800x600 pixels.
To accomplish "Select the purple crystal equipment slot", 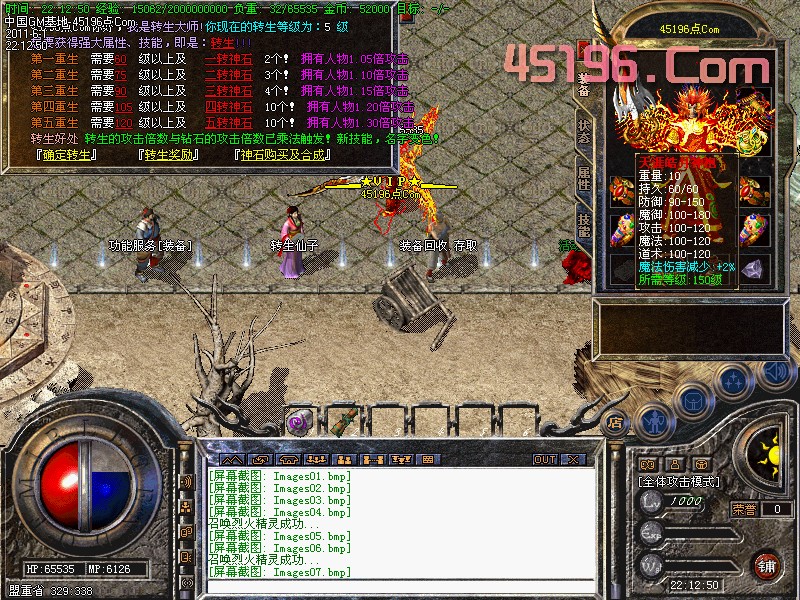I will pos(754,268).
